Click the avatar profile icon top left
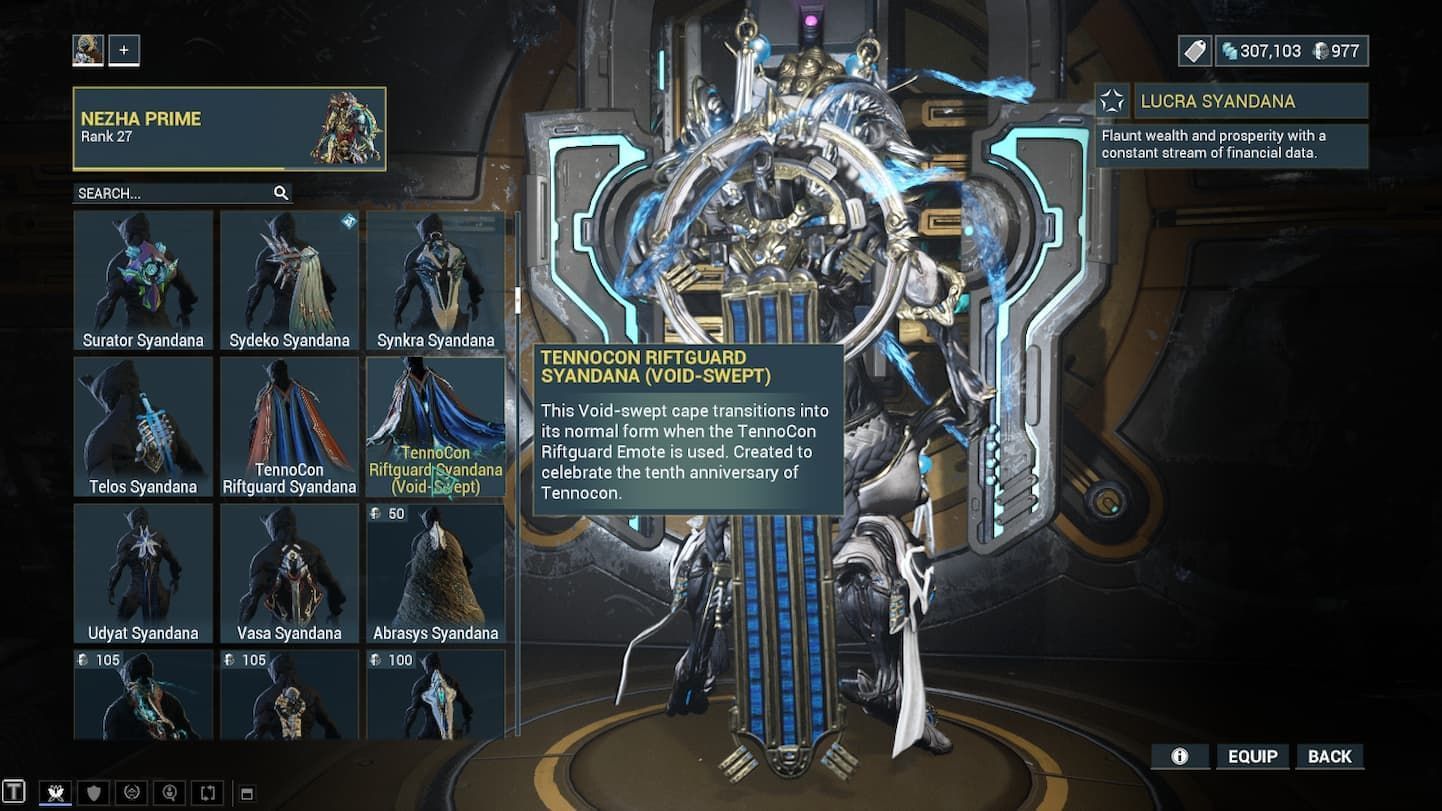1442x811 pixels. pyautogui.click(x=87, y=49)
